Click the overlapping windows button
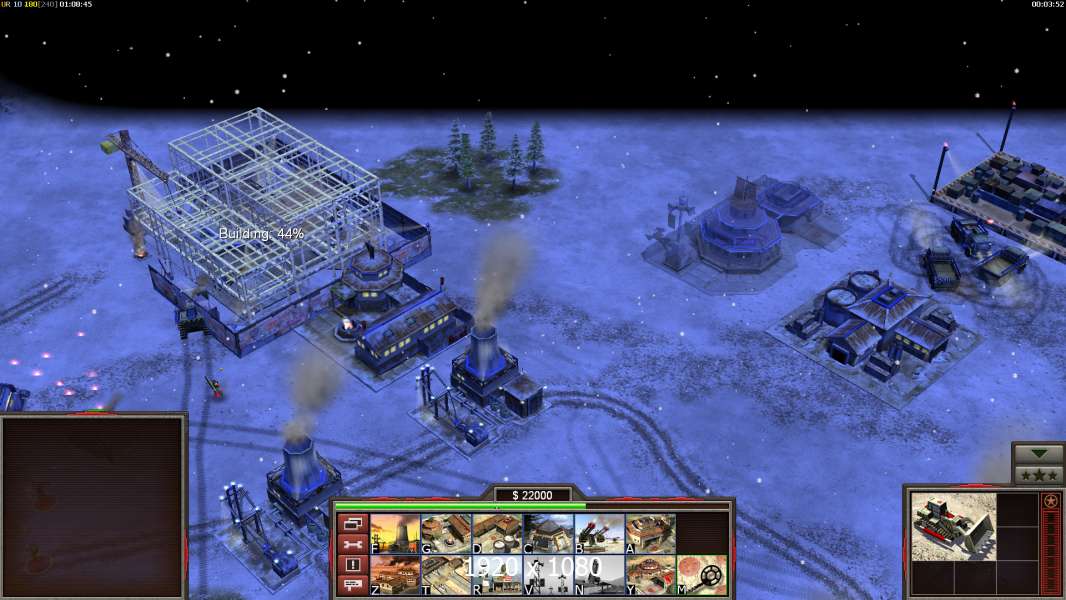The width and height of the screenshot is (1066, 600). point(353,524)
